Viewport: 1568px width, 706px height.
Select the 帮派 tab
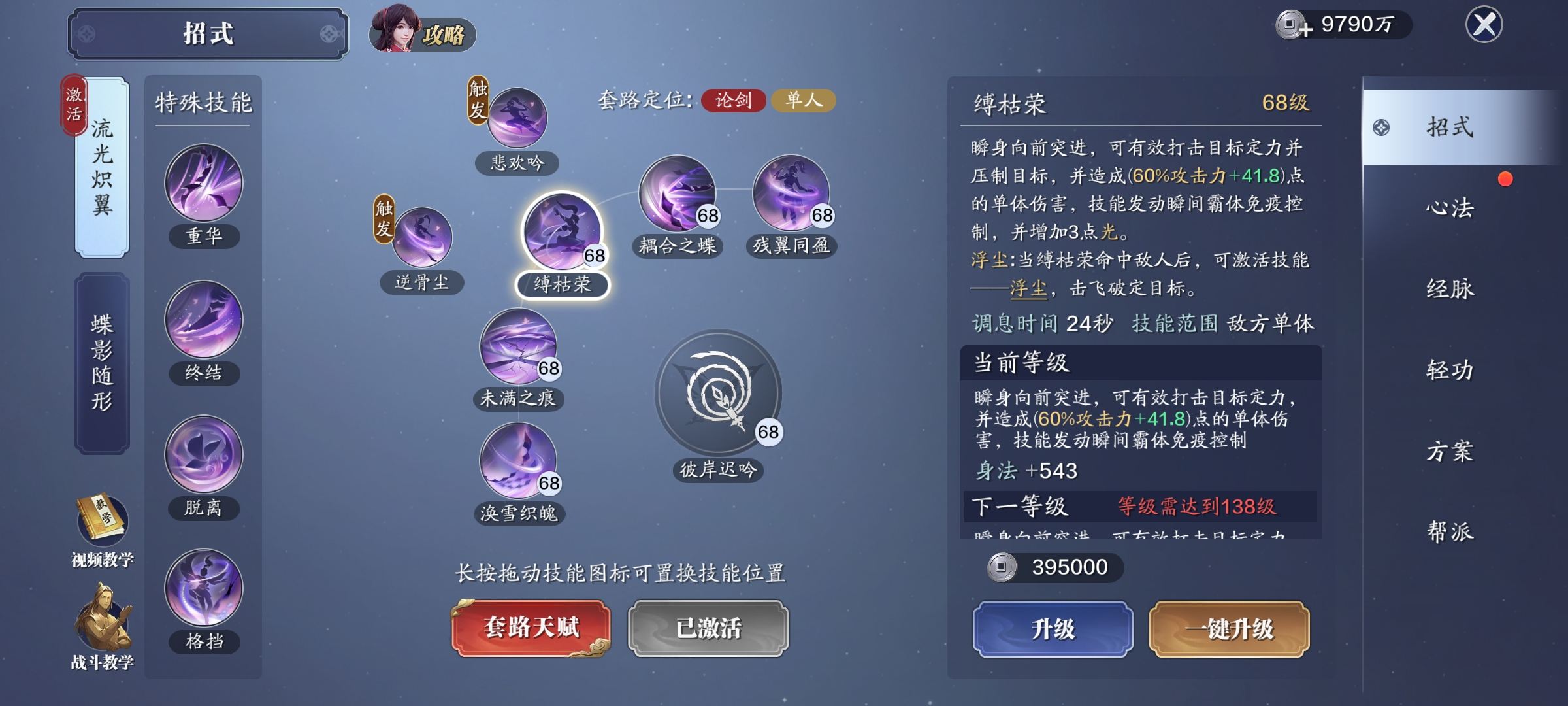point(1449,531)
